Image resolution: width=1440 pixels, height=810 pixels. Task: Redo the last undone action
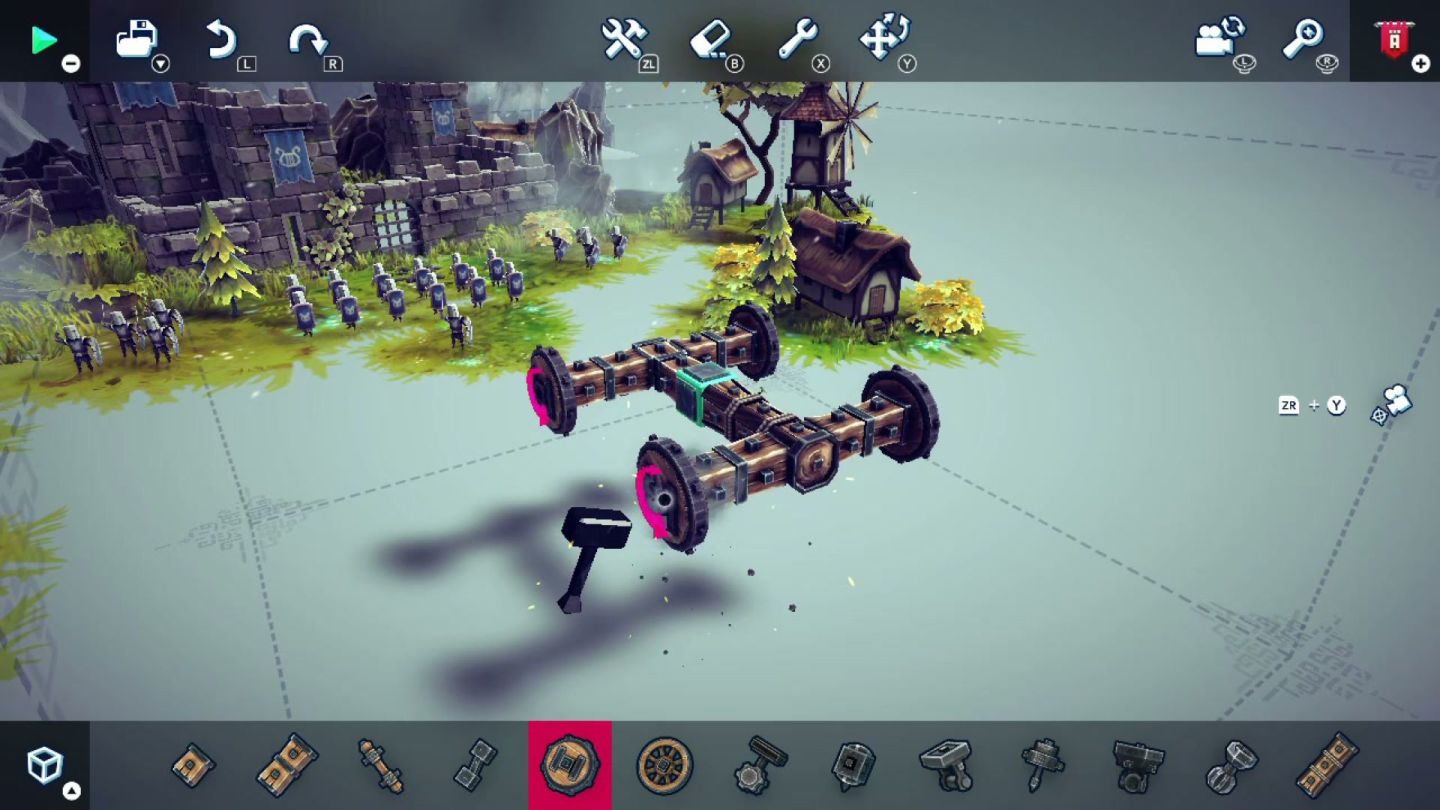pos(308,38)
